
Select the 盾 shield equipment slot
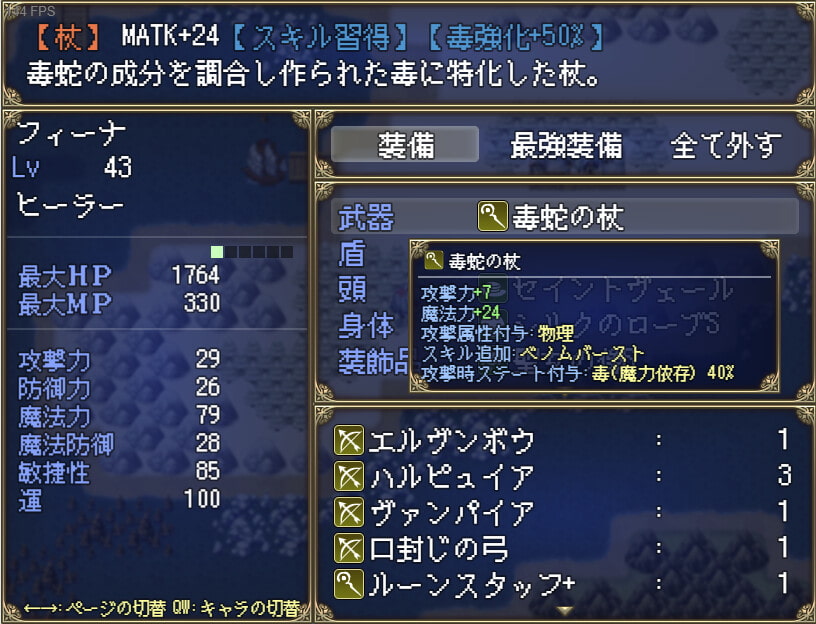point(353,254)
